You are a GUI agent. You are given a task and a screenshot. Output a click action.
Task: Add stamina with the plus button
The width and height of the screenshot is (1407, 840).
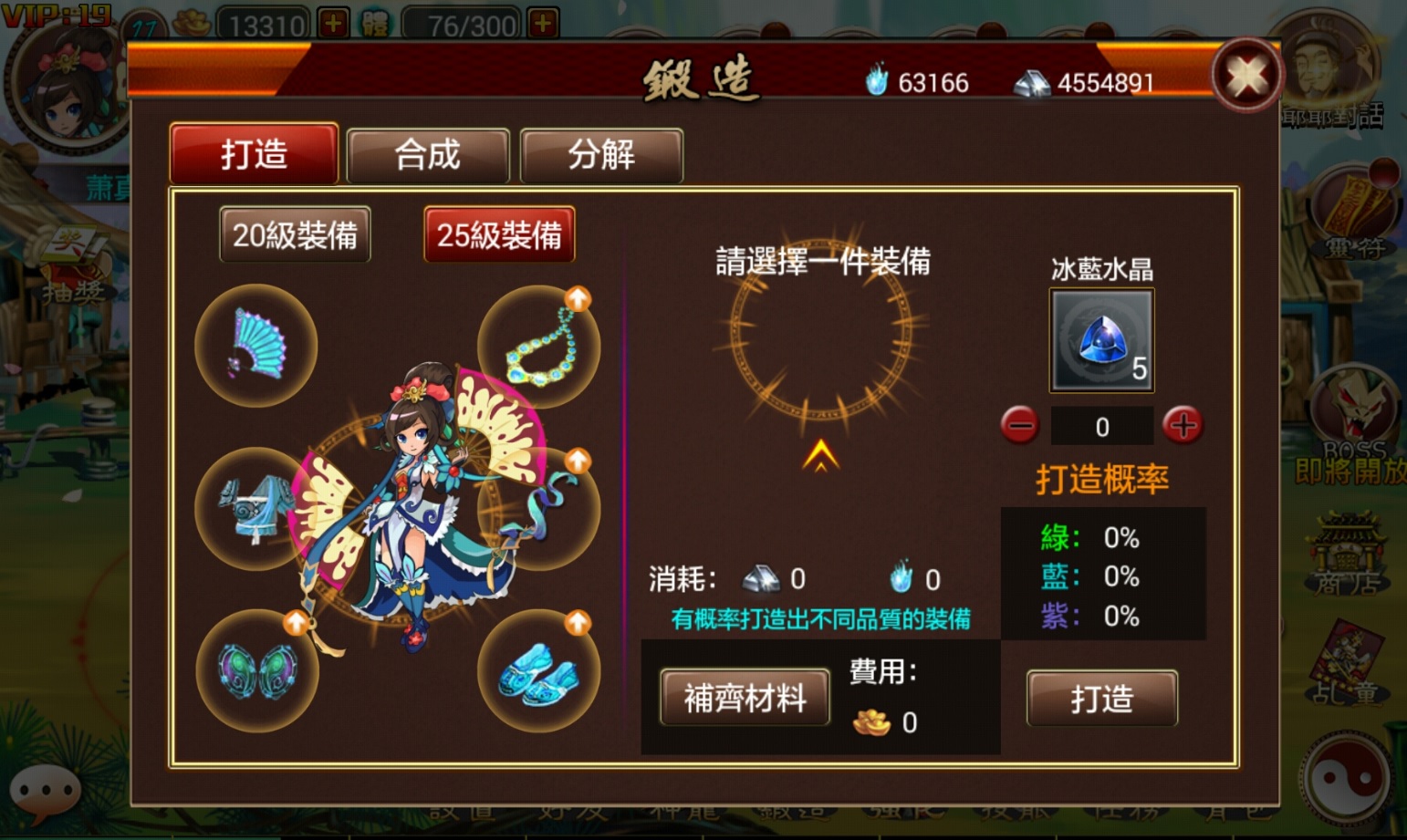[x=543, y=24]
